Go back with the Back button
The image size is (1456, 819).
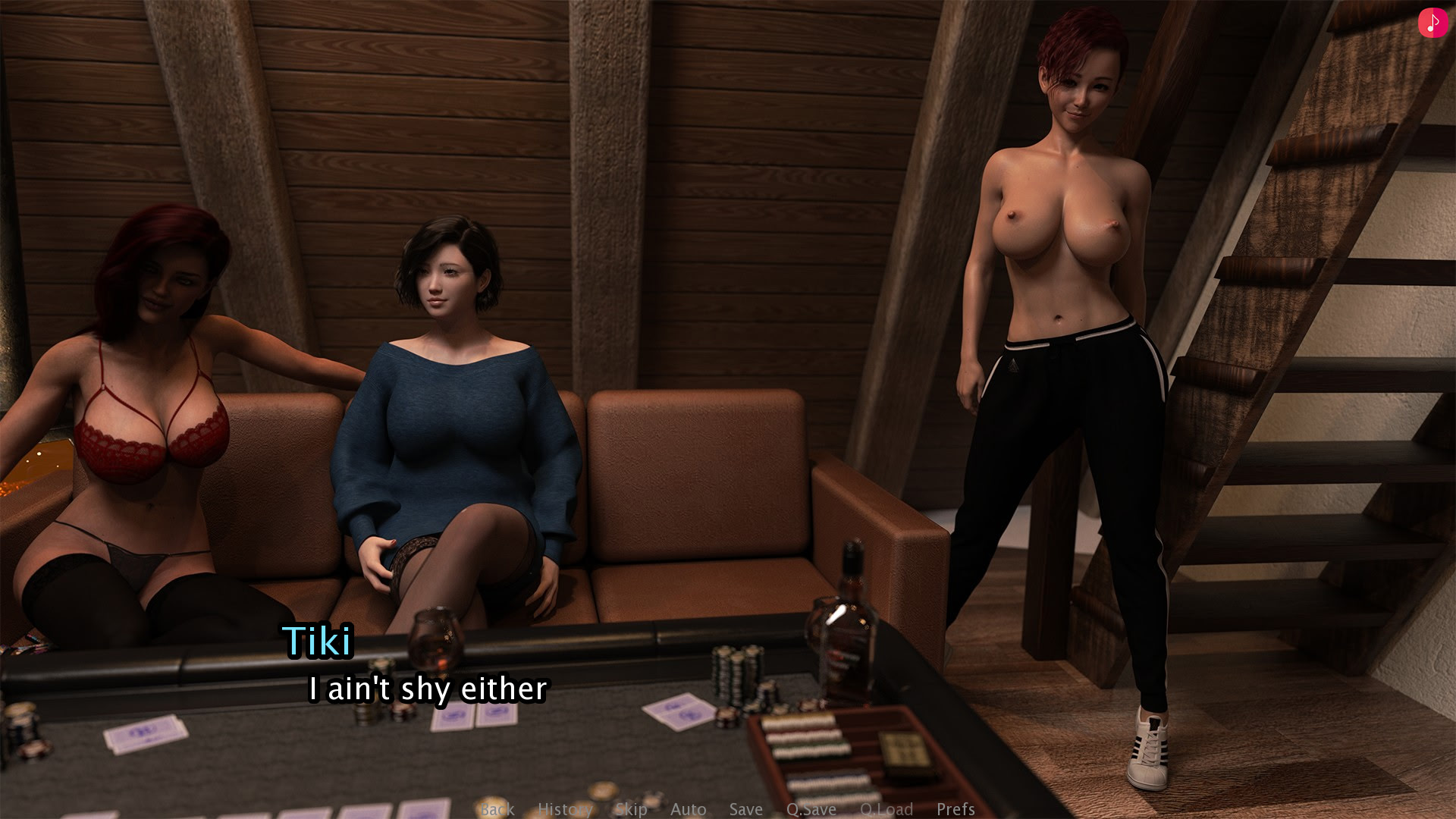[497, 809]
